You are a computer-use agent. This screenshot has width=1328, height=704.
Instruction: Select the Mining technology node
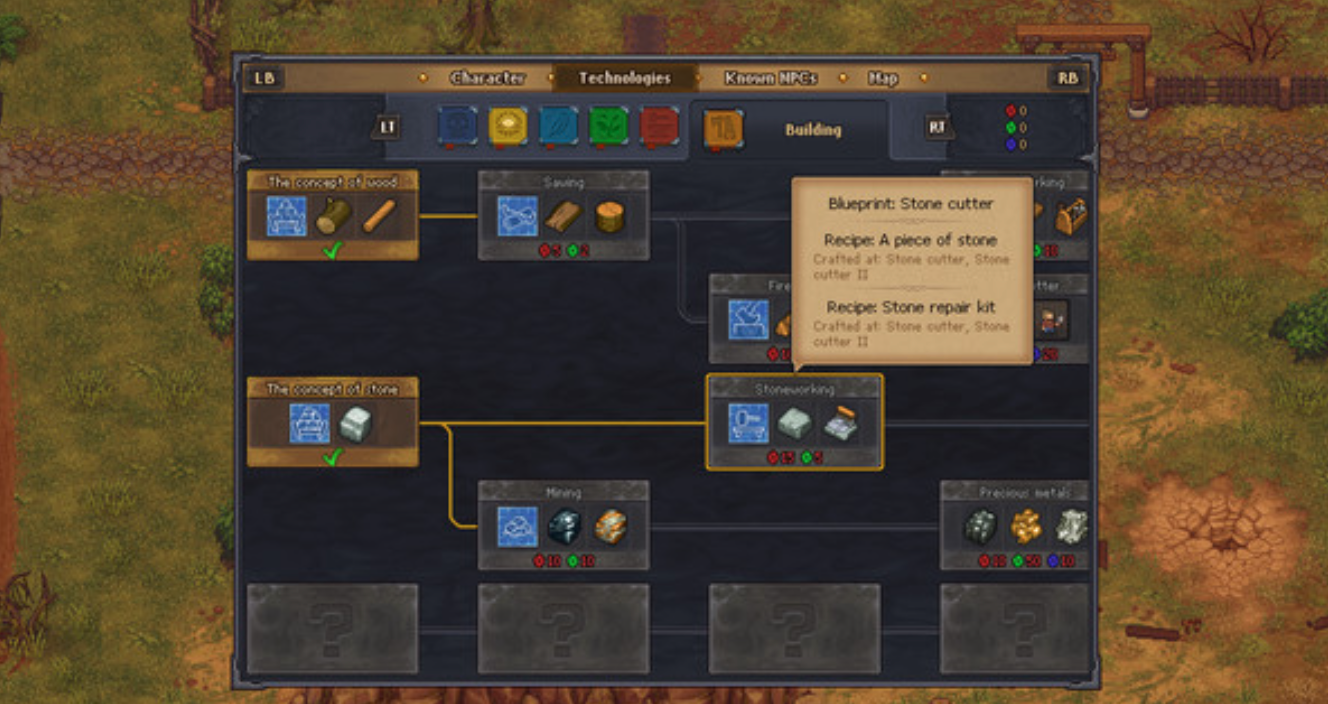pos(563,492)
